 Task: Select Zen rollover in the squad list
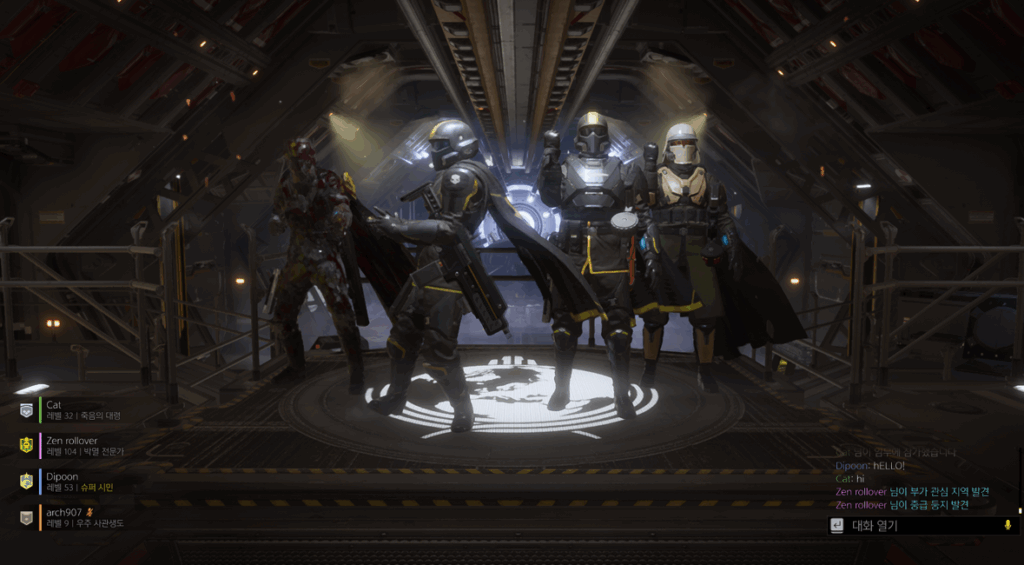(80, 445)
